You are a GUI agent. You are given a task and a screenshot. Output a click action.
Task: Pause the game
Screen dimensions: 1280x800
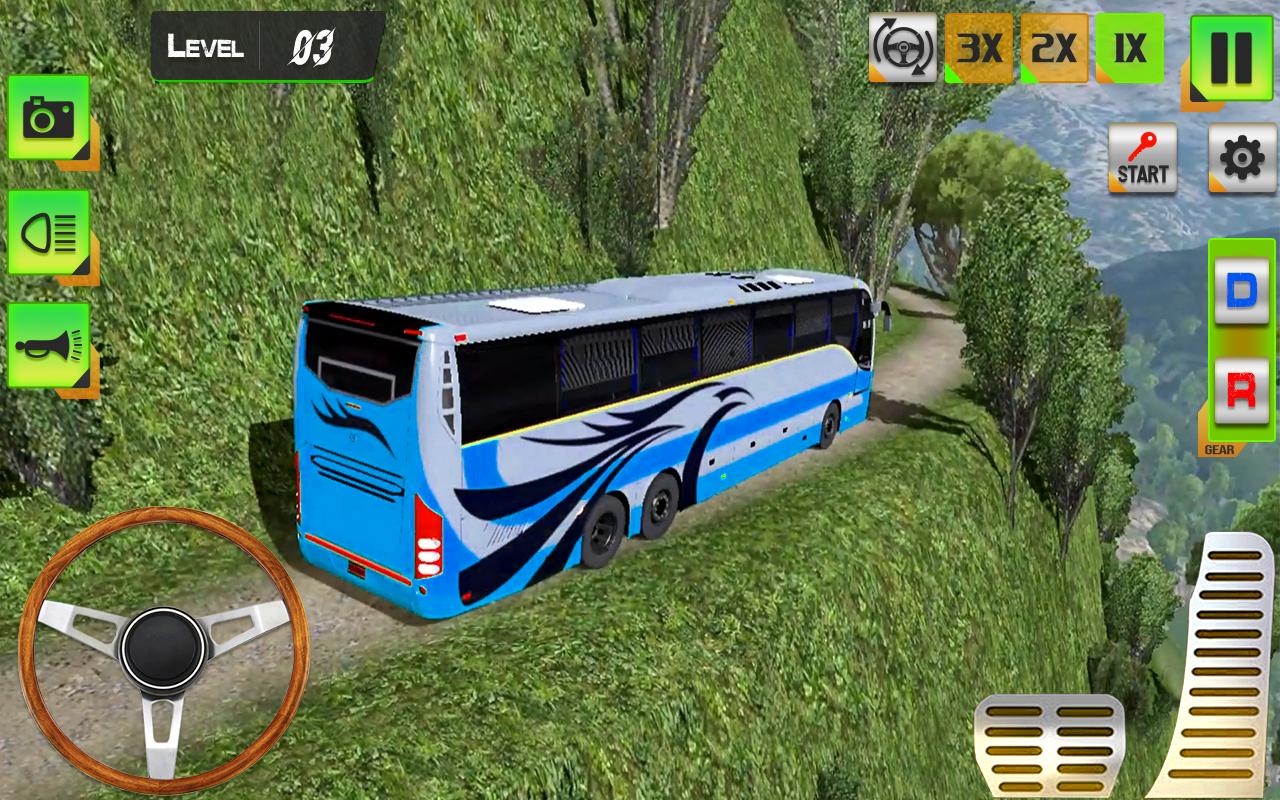(x=1231, y=58)
